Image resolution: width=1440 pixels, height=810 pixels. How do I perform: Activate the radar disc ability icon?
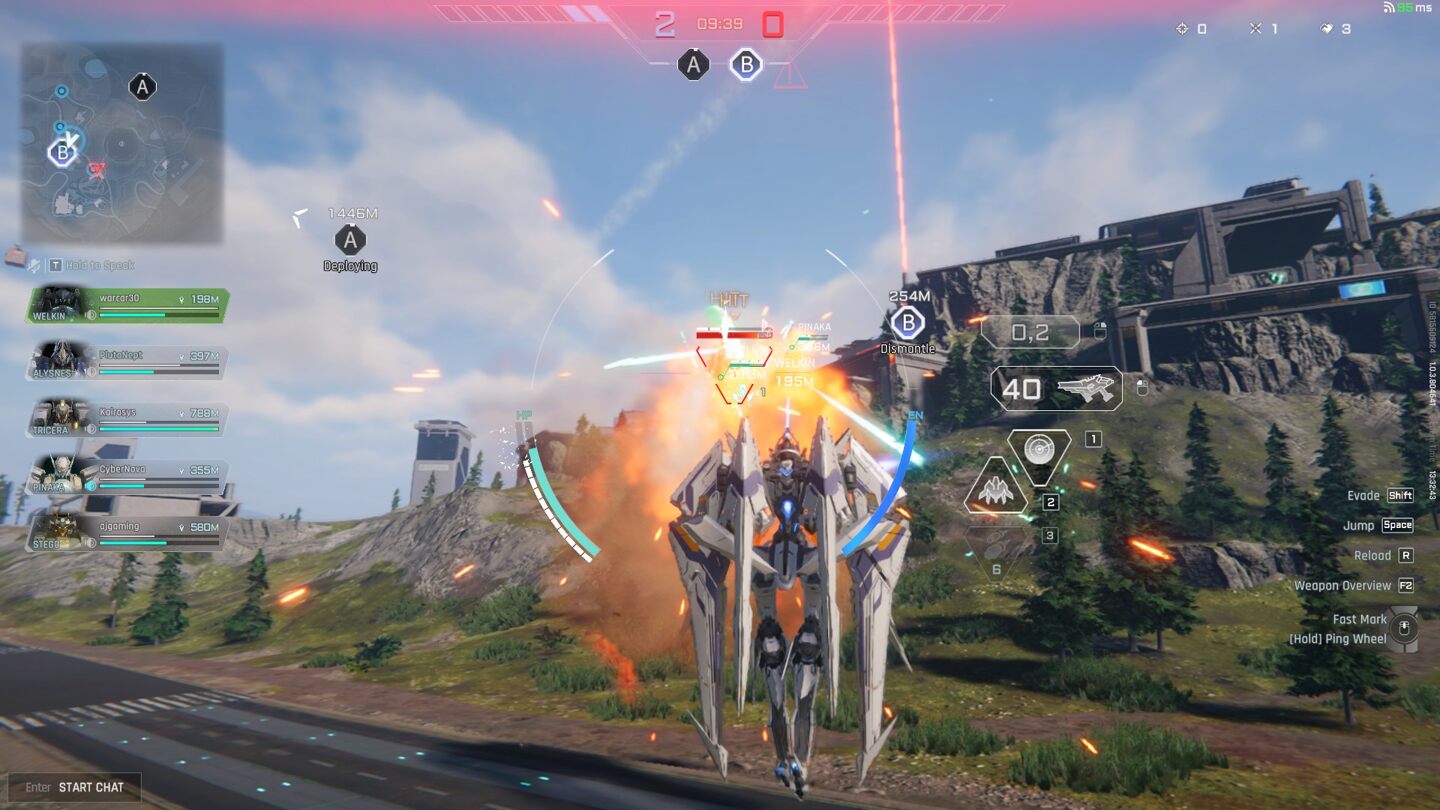(x=1039, y=455)
